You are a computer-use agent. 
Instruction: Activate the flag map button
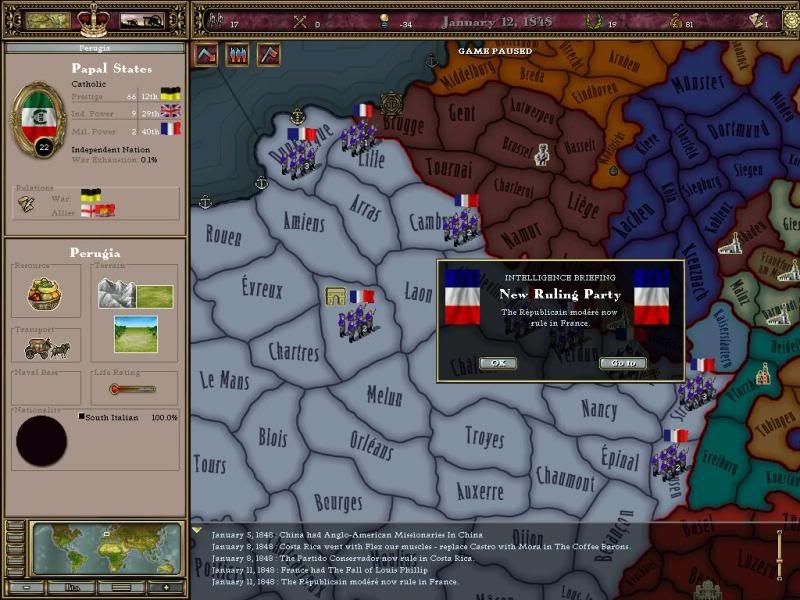tap(269, 54)
